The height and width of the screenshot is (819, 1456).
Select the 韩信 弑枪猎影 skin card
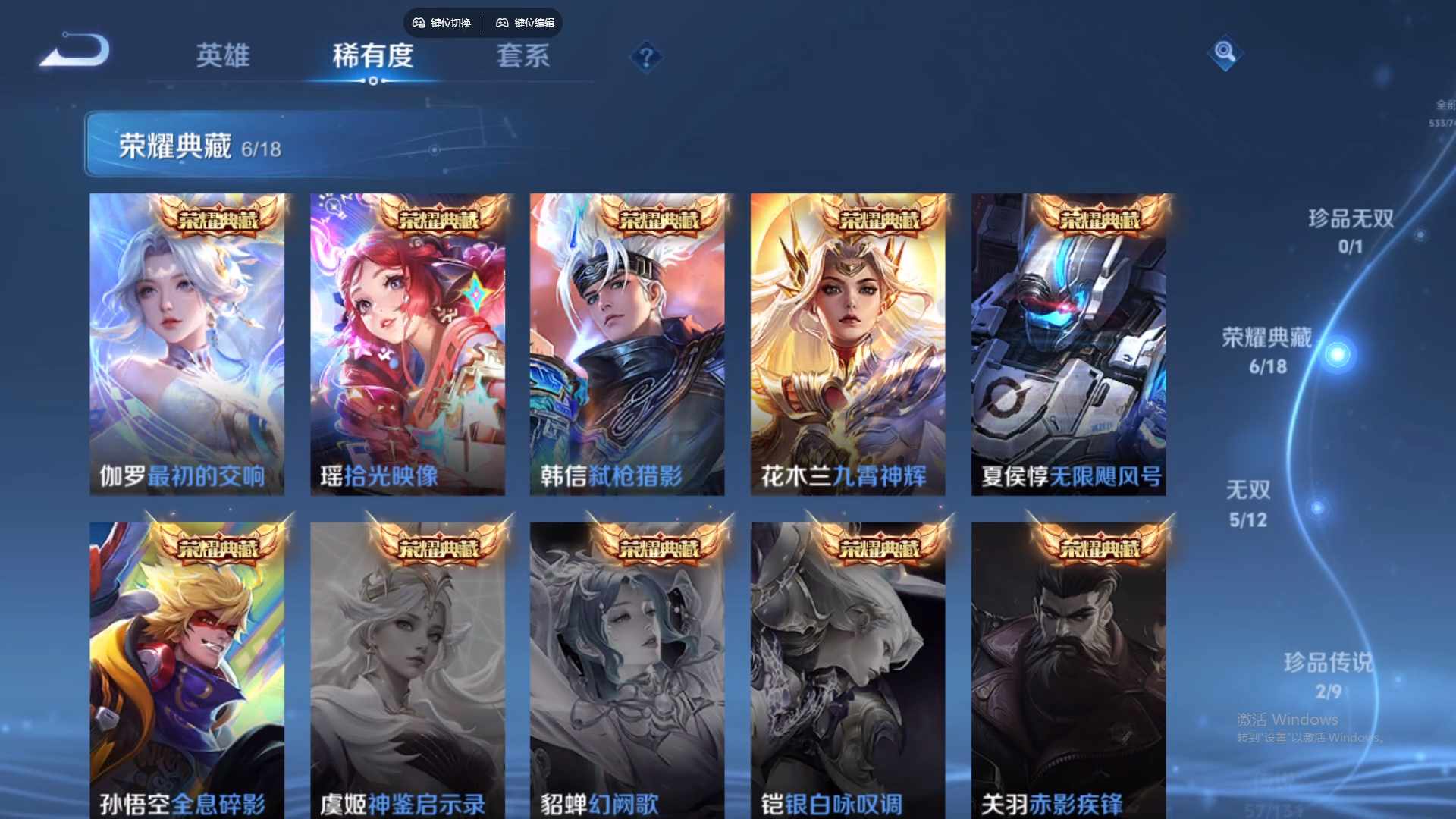coord(628,343)
